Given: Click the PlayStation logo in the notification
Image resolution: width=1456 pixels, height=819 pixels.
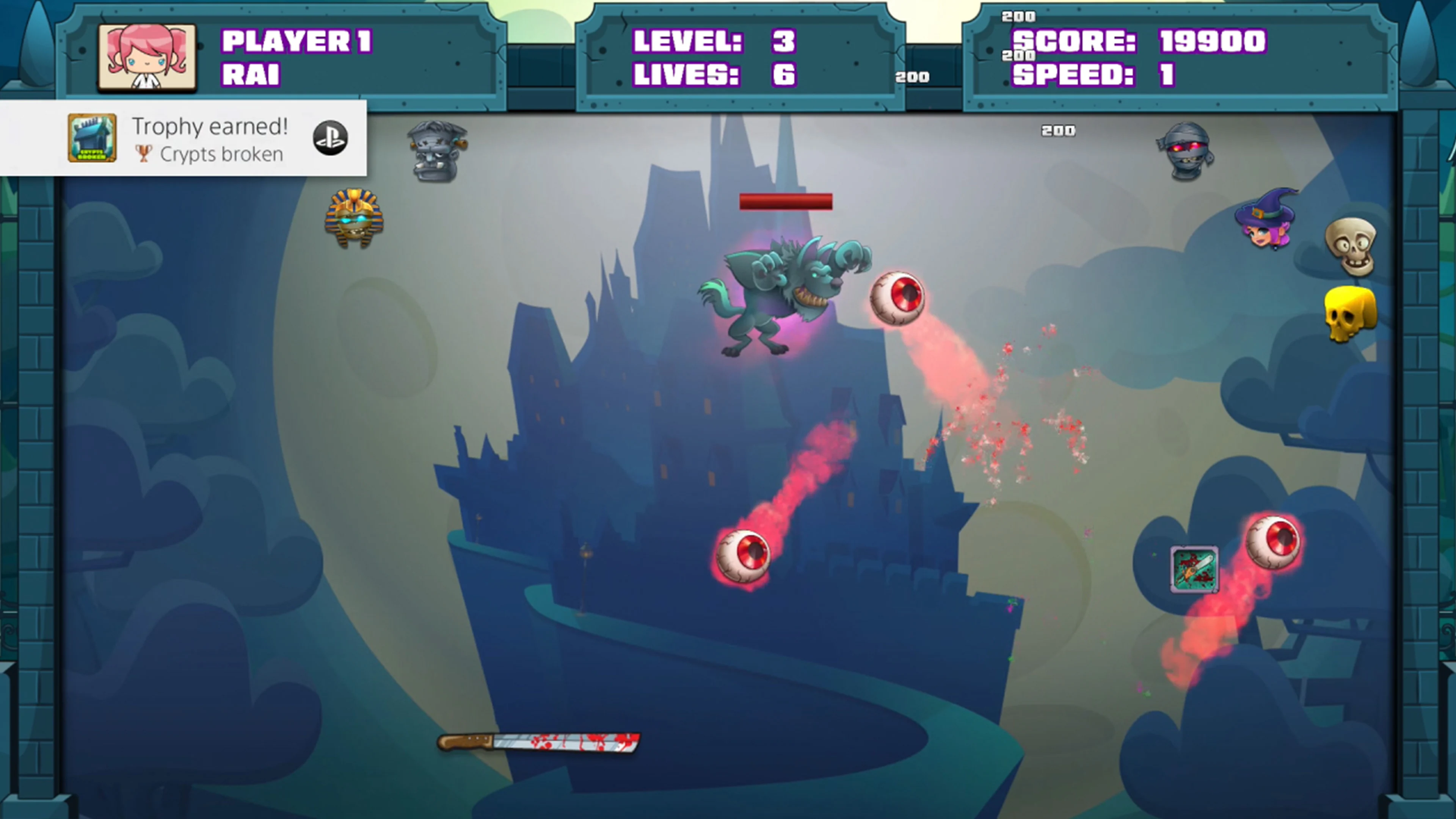Looking at the screenshot, I should tap(330, 139).
